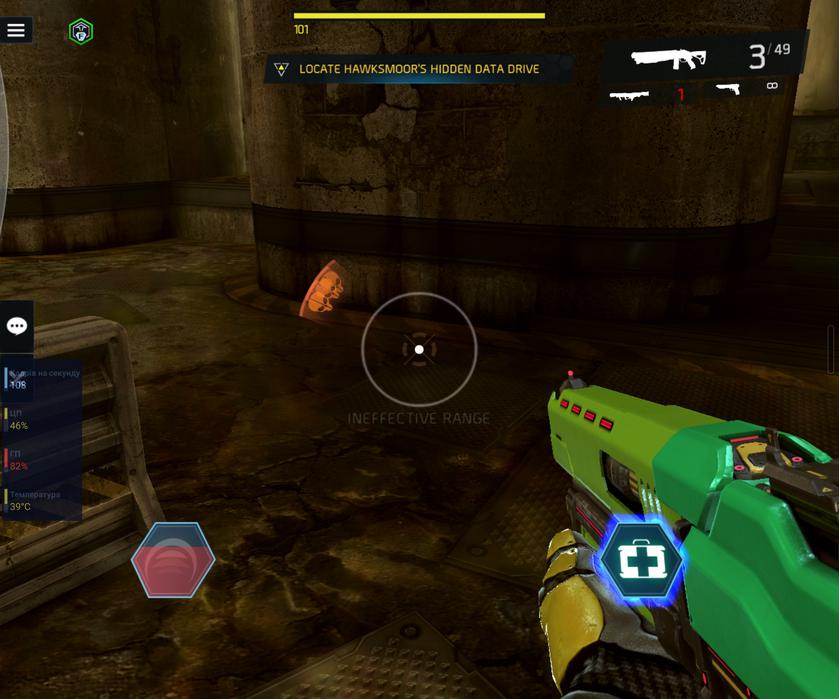This screenshot has width=839, height=699.
Task: Open the chat speech bubble
Action: 17,326
